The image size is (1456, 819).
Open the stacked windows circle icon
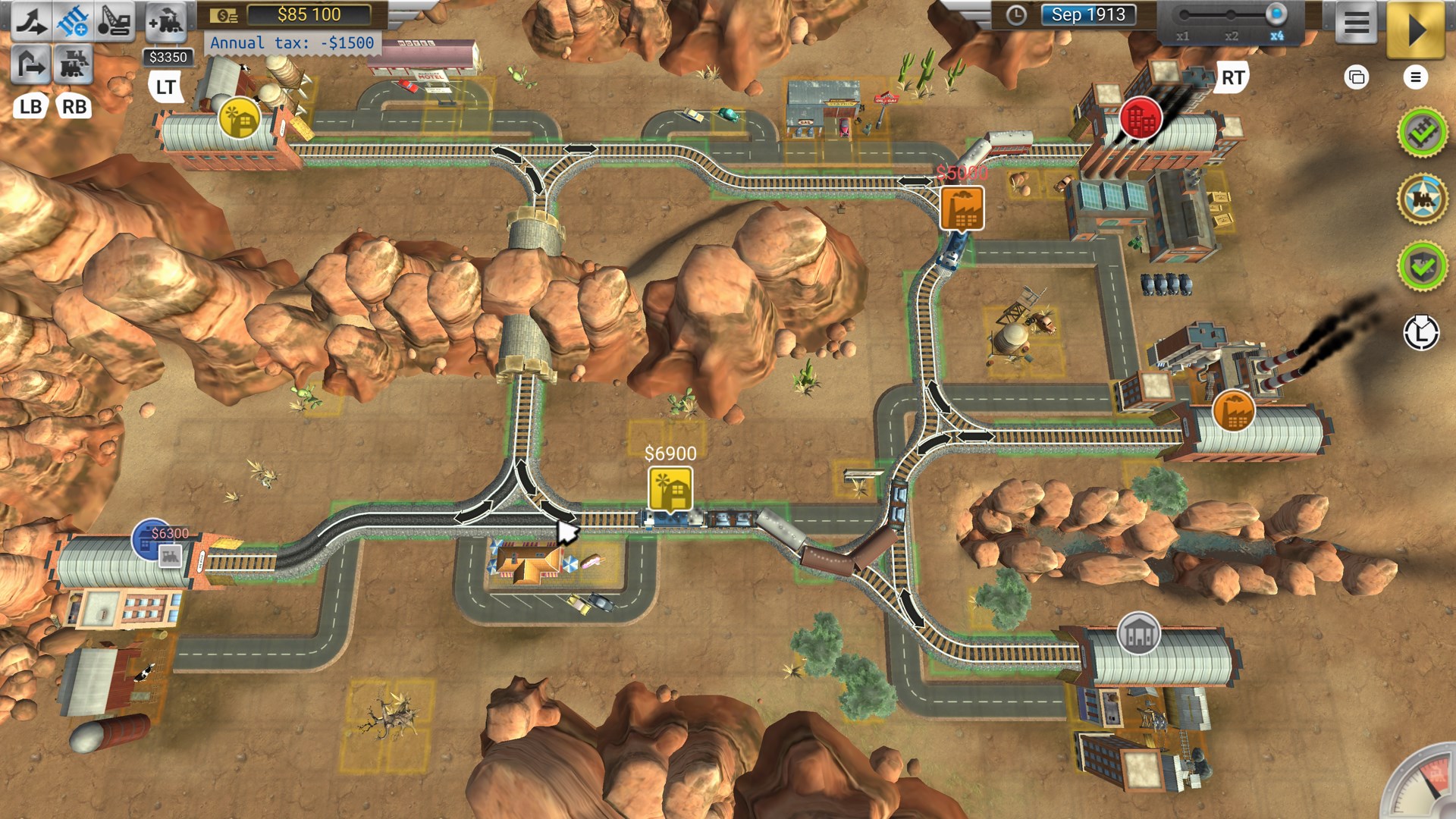(x=1356, y=78)
